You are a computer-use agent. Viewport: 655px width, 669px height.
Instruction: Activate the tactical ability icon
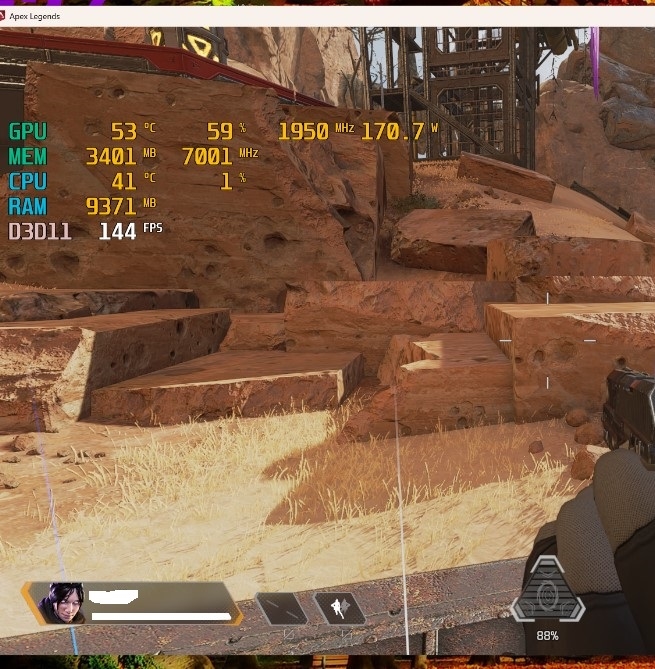pos(339,607)
